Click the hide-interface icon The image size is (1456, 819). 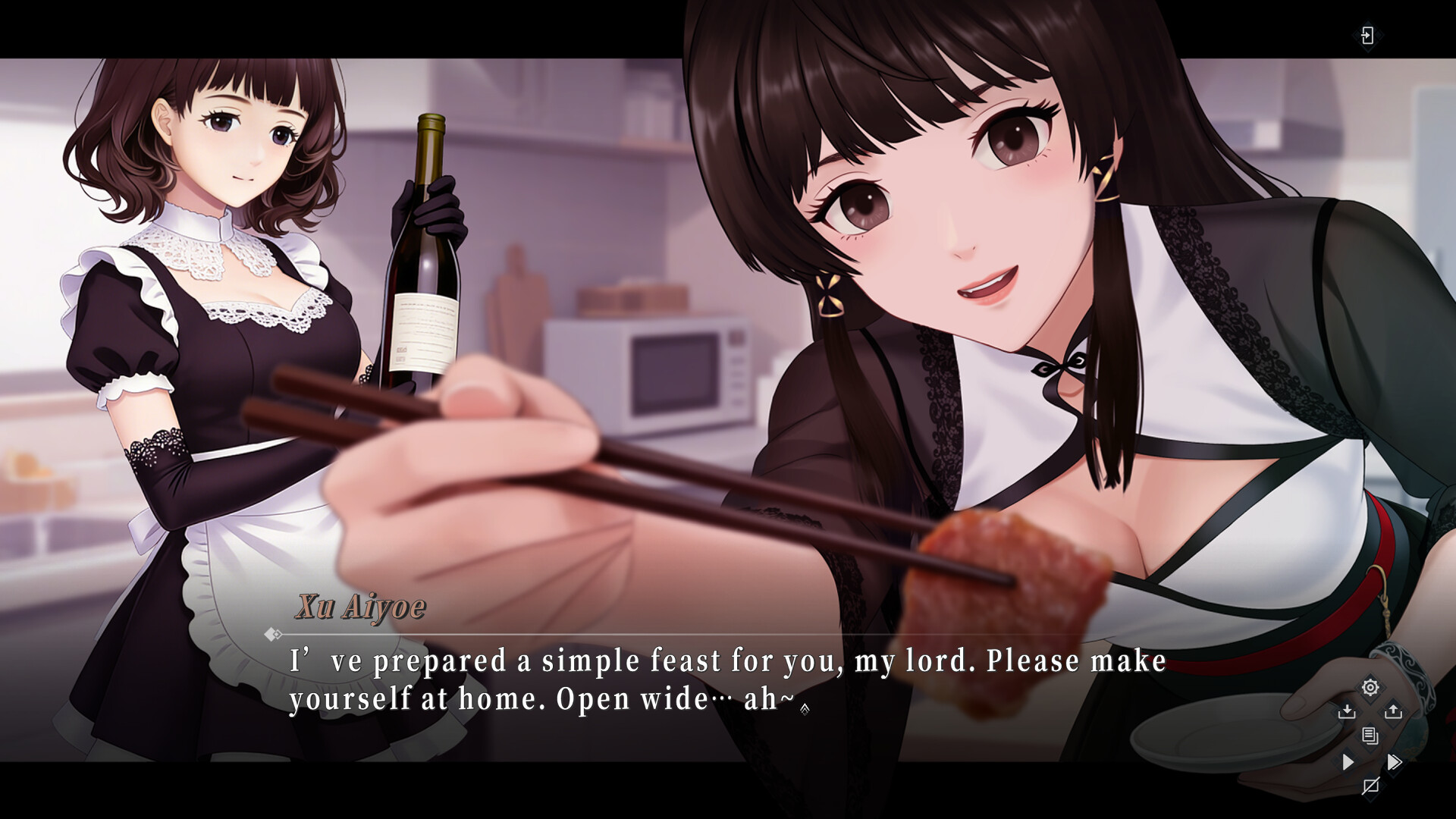[1371, 786]
